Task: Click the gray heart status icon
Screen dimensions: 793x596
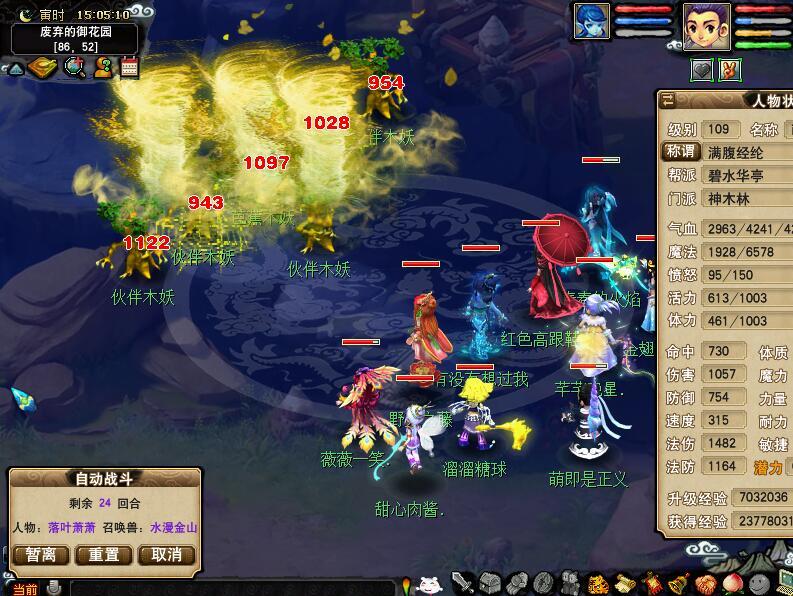Action: [703, 69]
